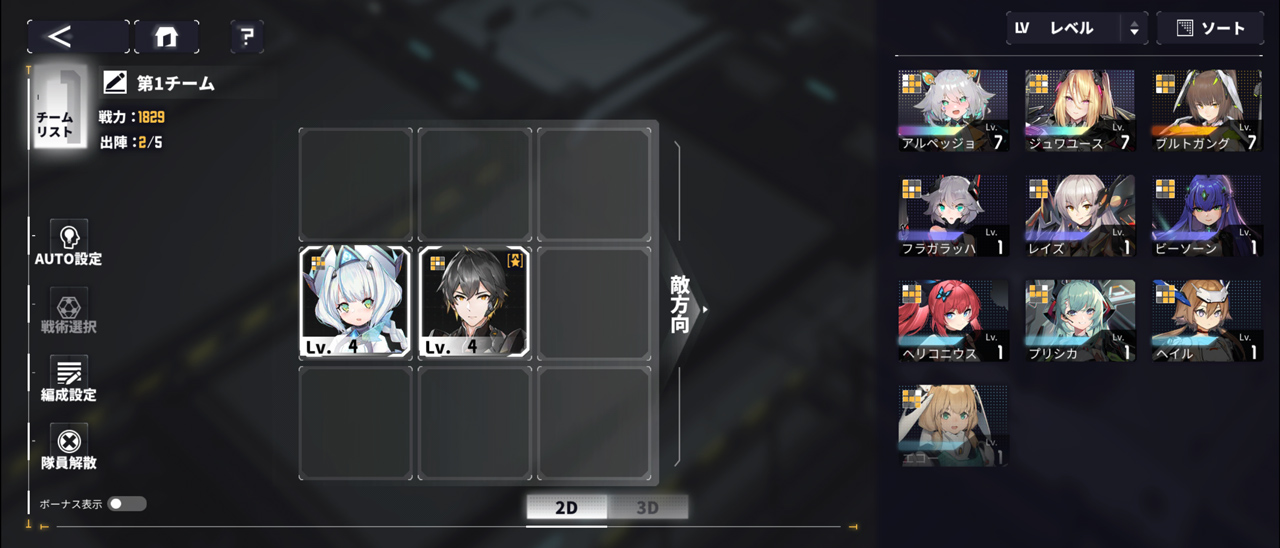Open the LV レベル sort dropdown
Screen dimensions: 1280x548
coord(1075,28)
